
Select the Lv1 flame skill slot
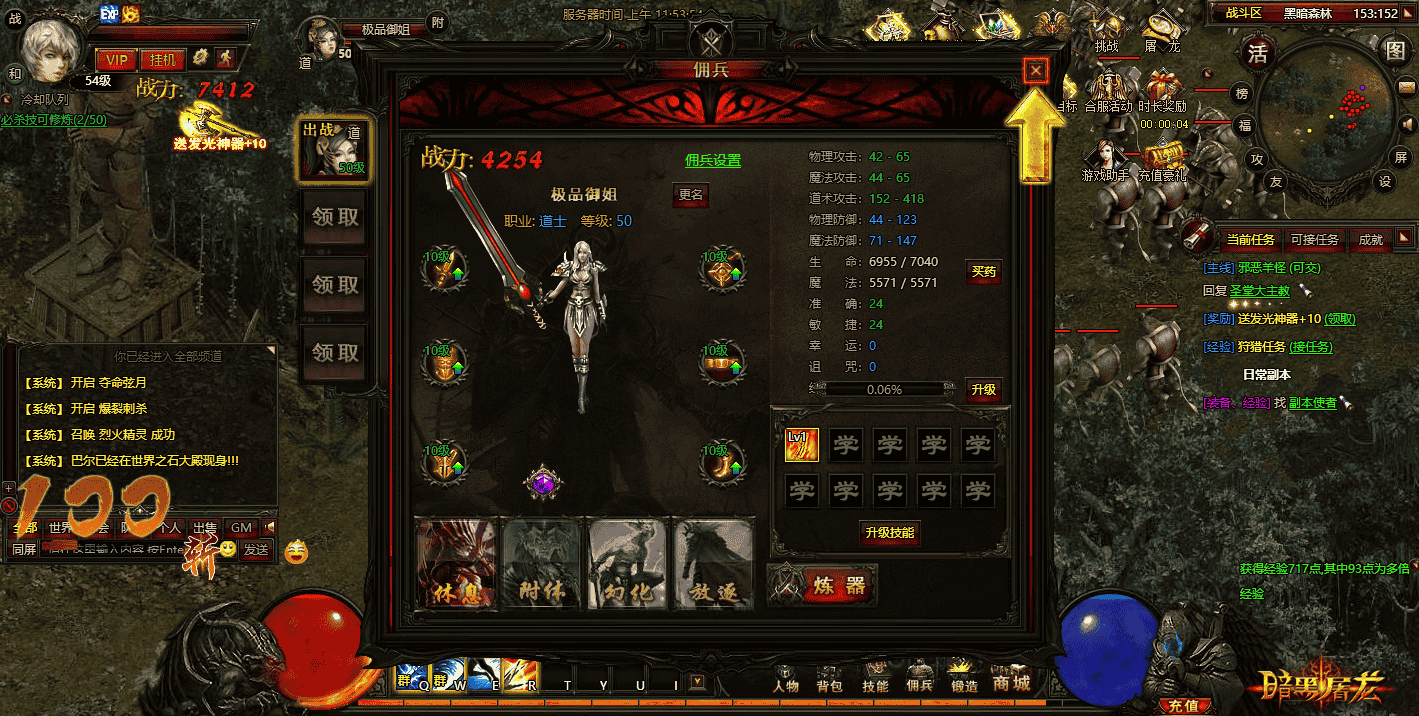802,446
